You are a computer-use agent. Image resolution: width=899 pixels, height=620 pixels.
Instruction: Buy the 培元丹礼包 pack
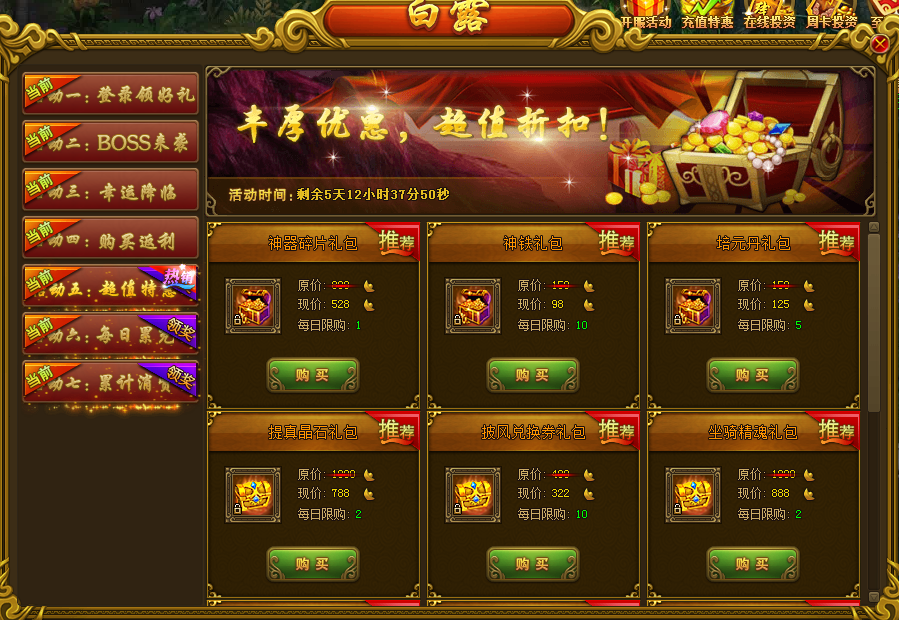[753, 375]
